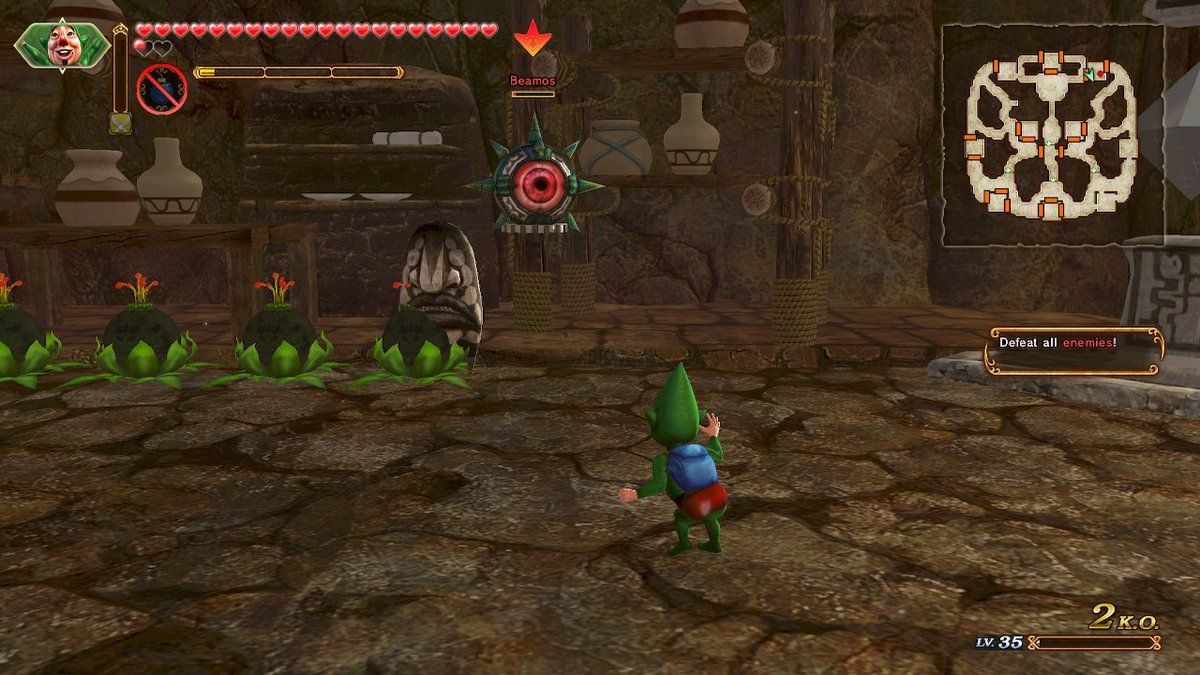Select the Beamos target marker
This screenshot has height=675, width=1200.
pyautogui.click(x=532, y=39)
